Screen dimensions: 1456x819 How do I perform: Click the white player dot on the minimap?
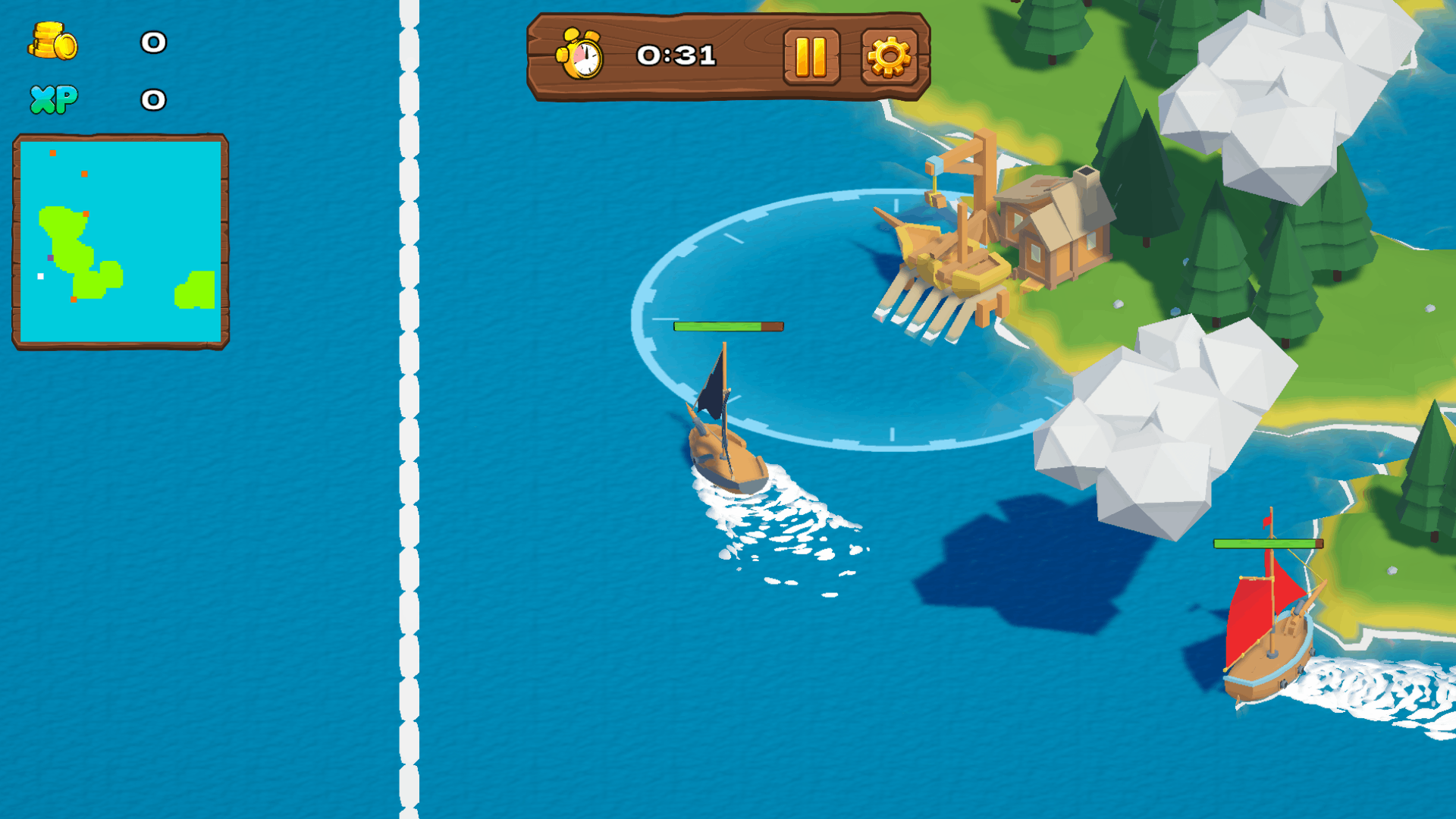pos(40,276)
